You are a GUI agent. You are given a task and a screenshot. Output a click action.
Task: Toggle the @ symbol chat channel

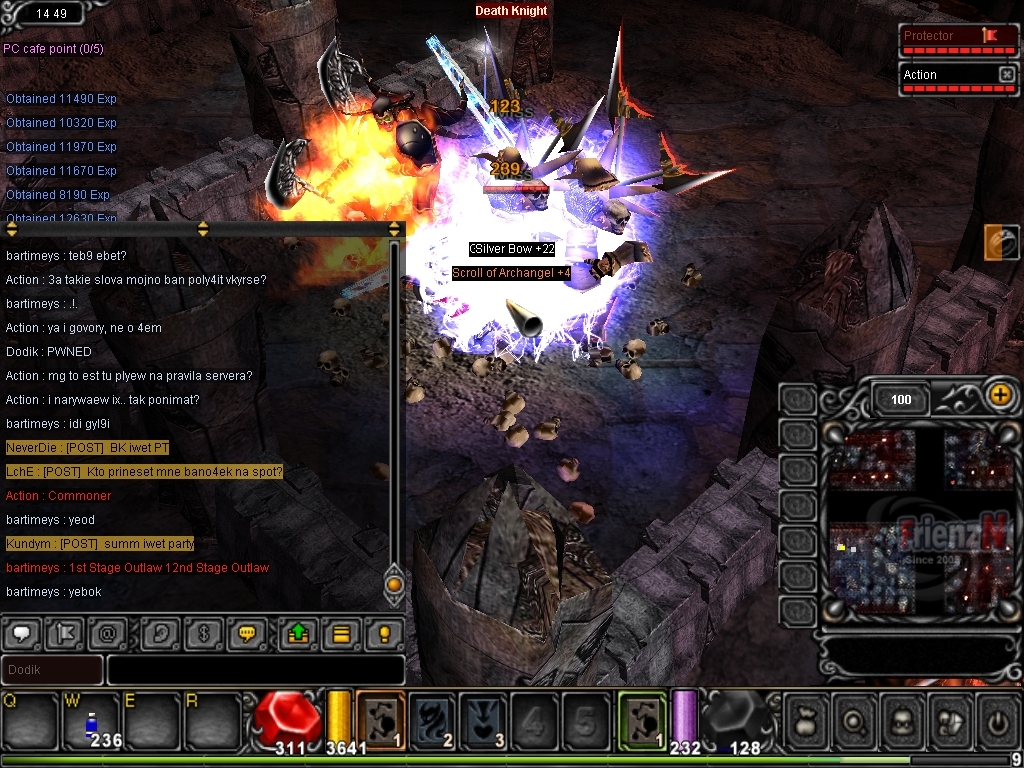tap(105, 633)
